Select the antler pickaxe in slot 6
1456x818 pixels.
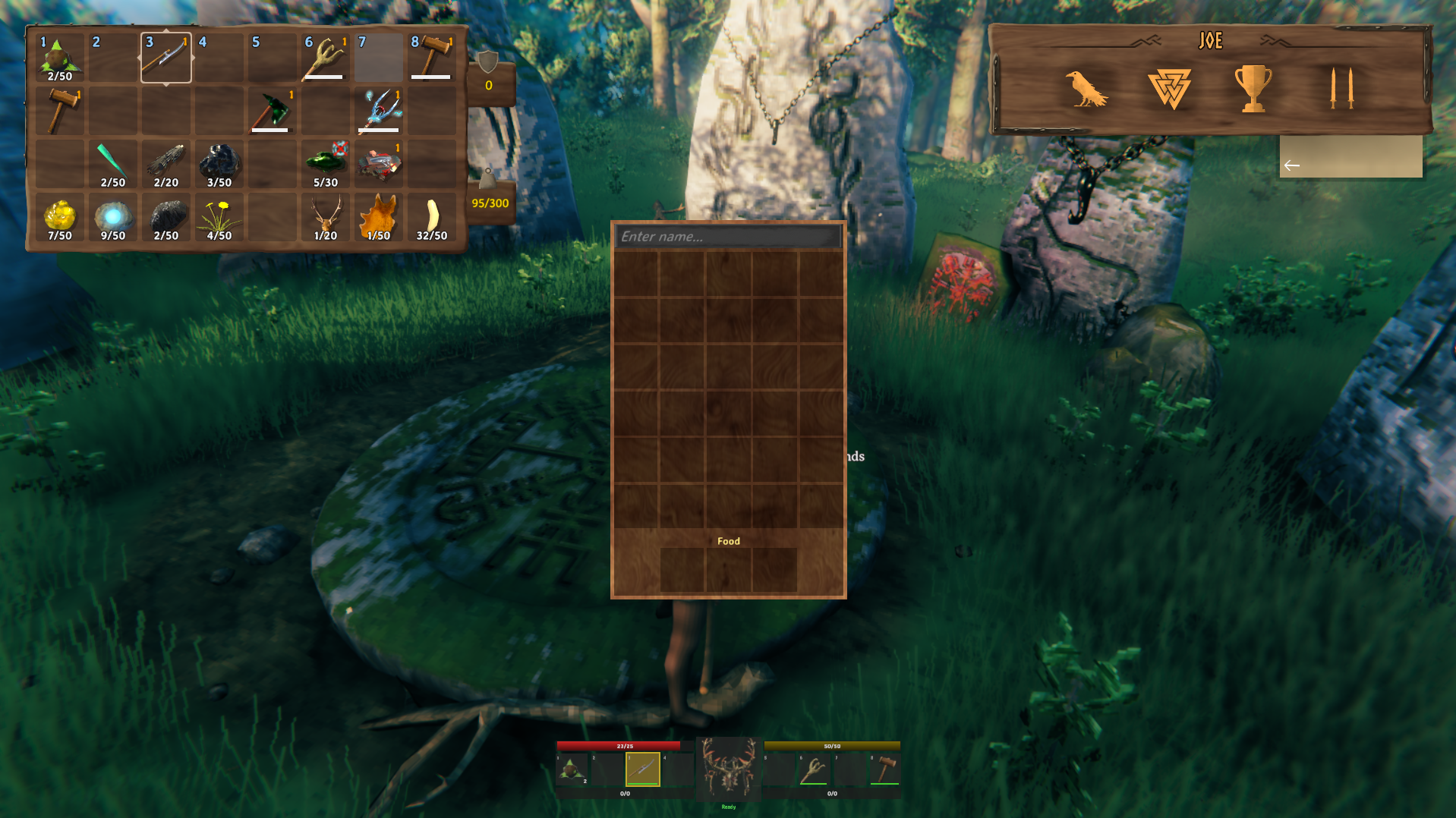(x=325, y=57)
